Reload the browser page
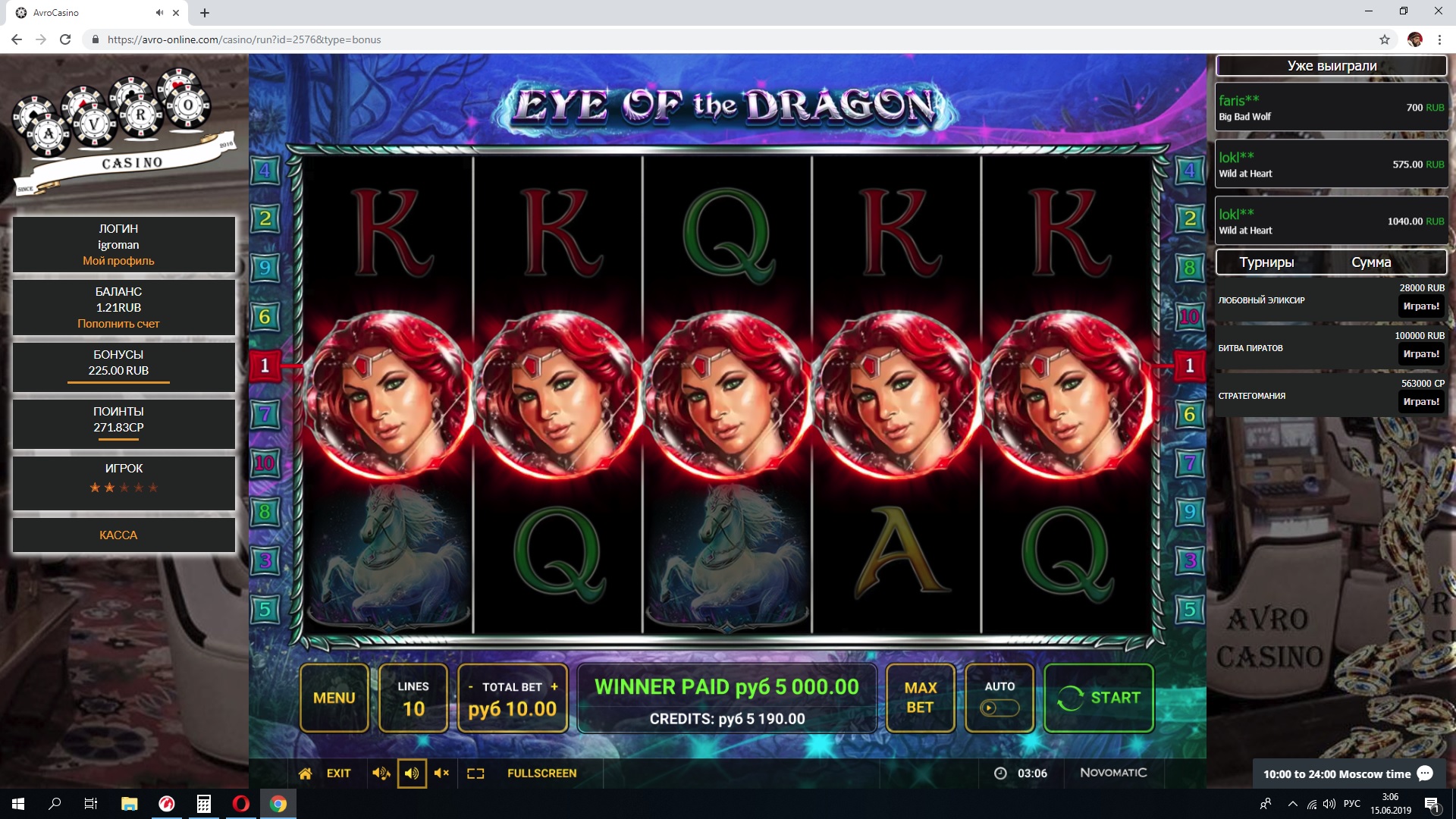 [65, 39]
